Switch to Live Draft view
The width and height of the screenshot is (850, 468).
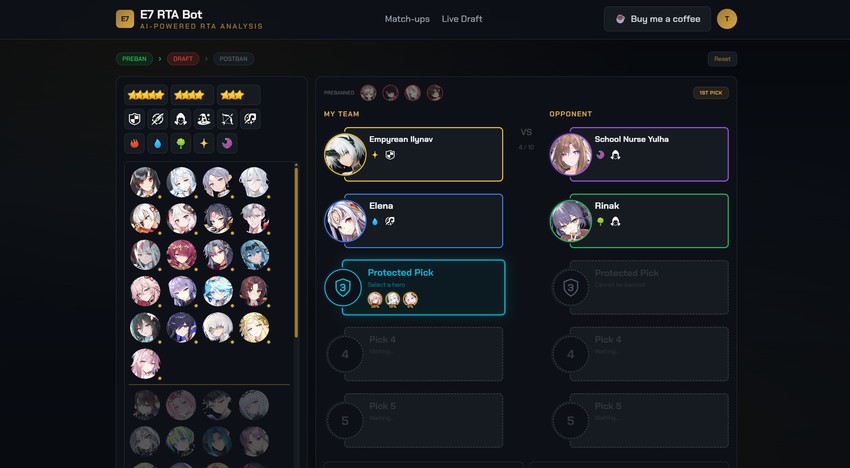[462, 19]
